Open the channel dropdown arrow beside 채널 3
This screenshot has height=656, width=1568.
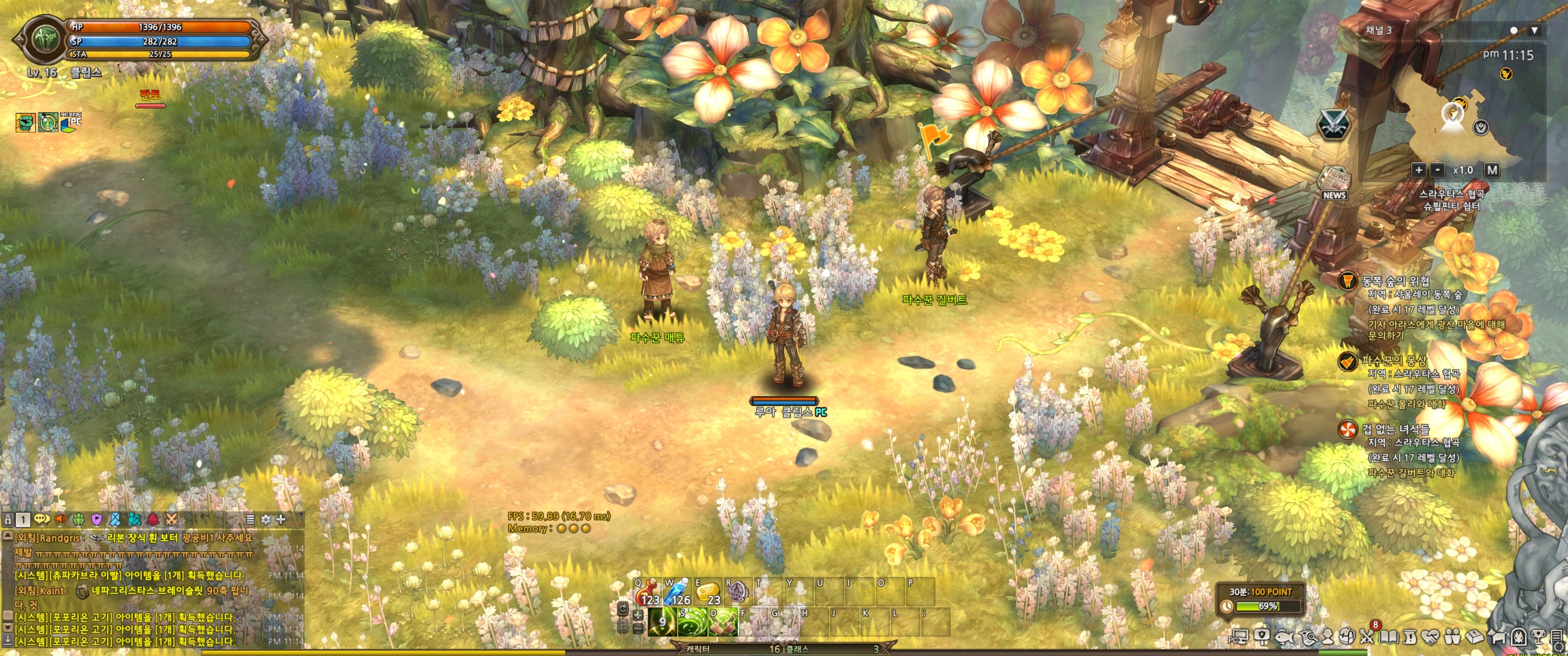pyautogui.click(x=1535, y=30)
